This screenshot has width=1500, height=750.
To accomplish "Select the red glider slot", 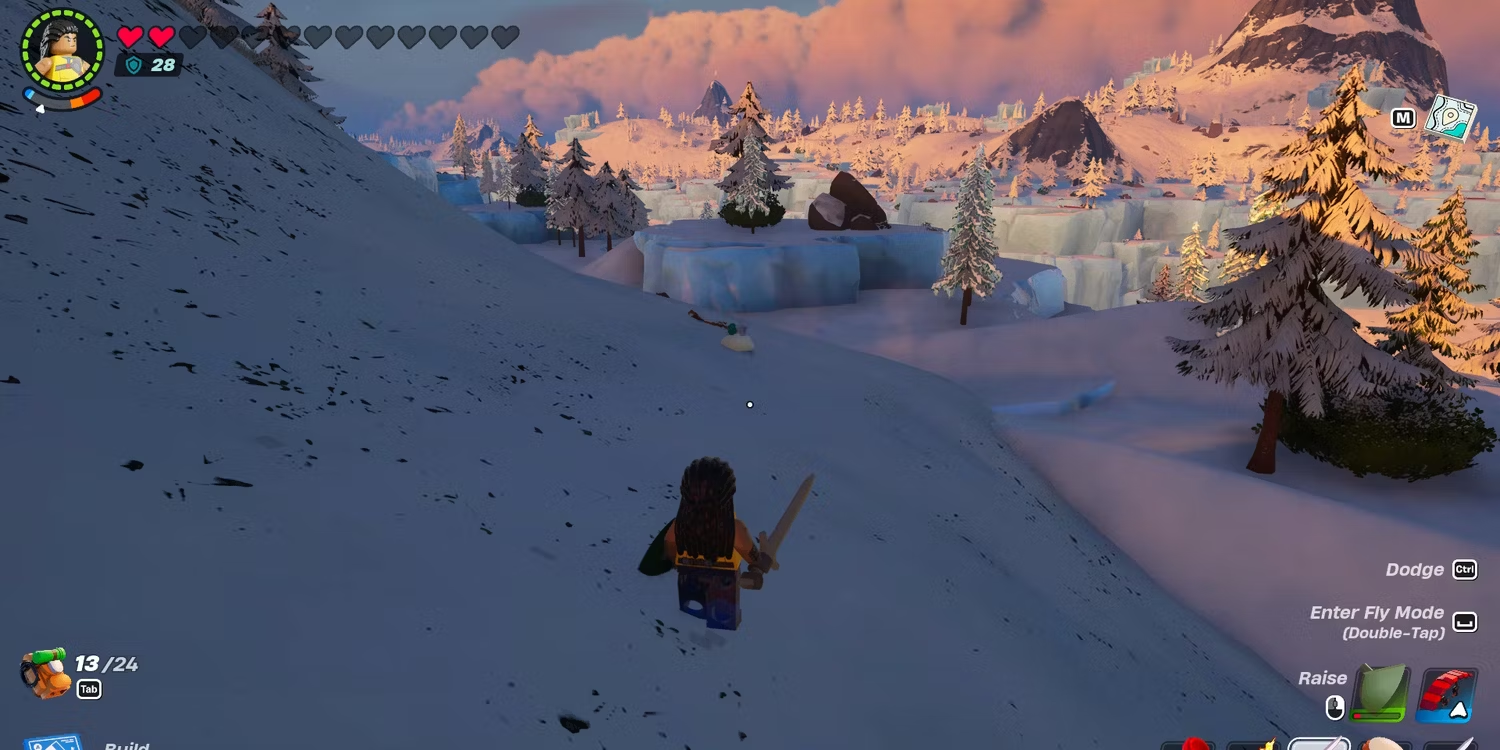I will pyautogui.click(x=1447, y=694).
